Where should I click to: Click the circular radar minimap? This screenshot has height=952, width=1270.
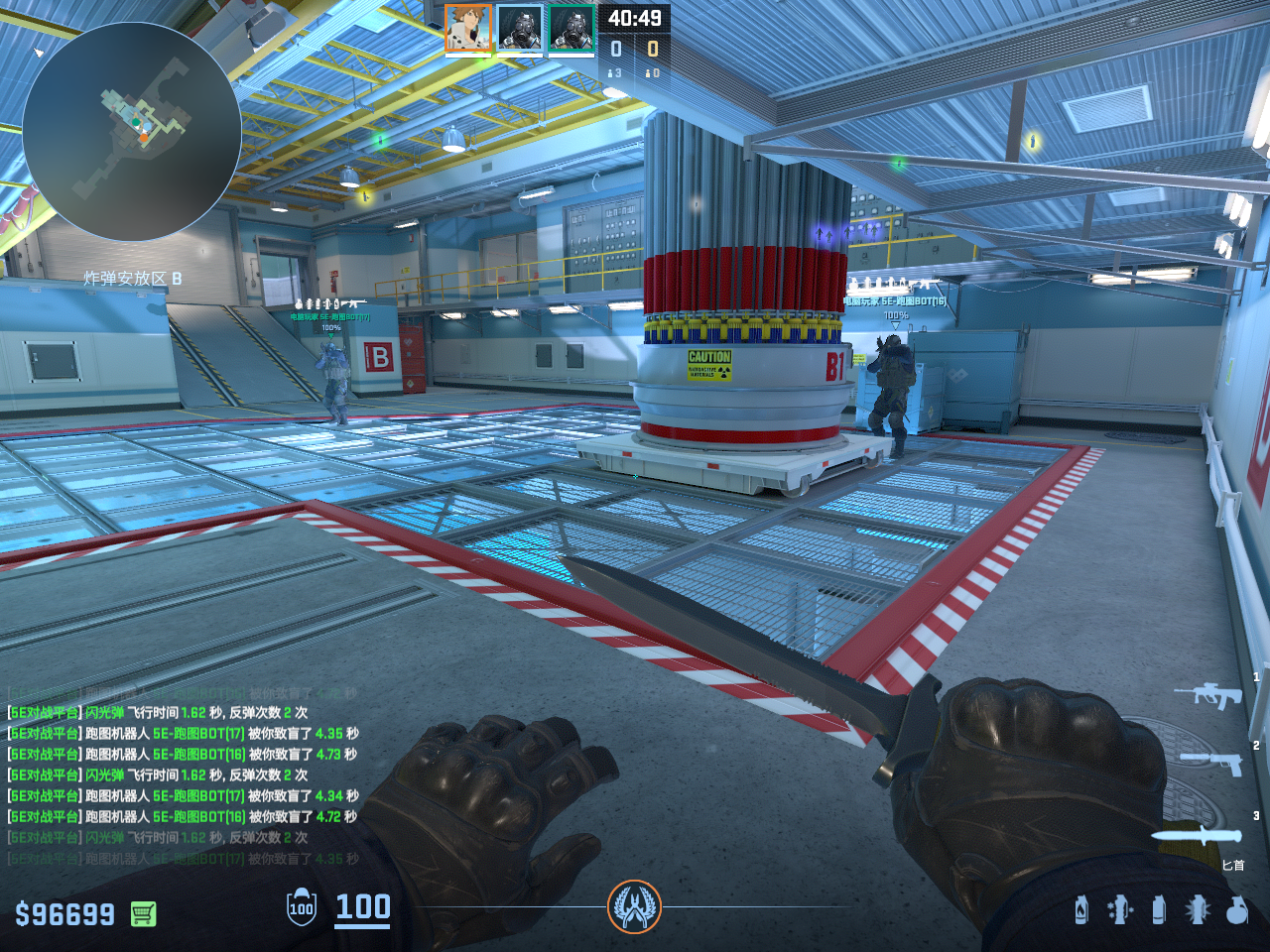click(131, 132)
